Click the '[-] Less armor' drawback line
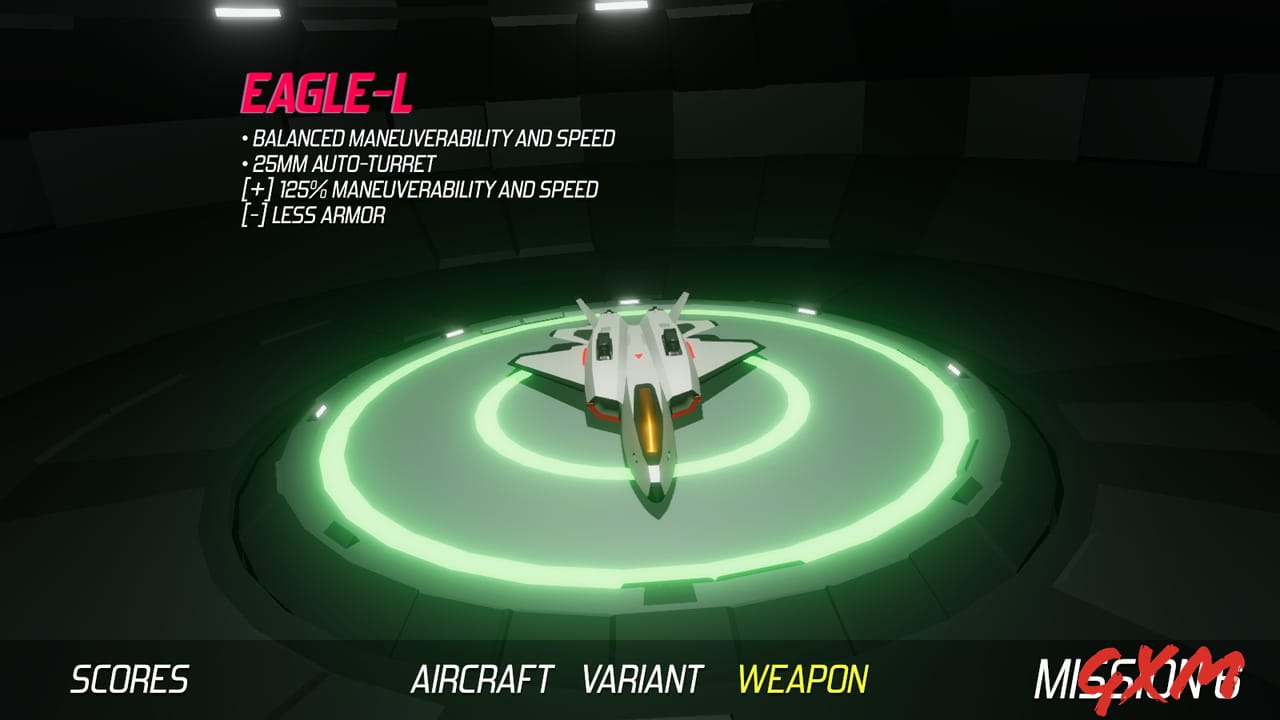The image size is (1280, 720). pos(314,212)
